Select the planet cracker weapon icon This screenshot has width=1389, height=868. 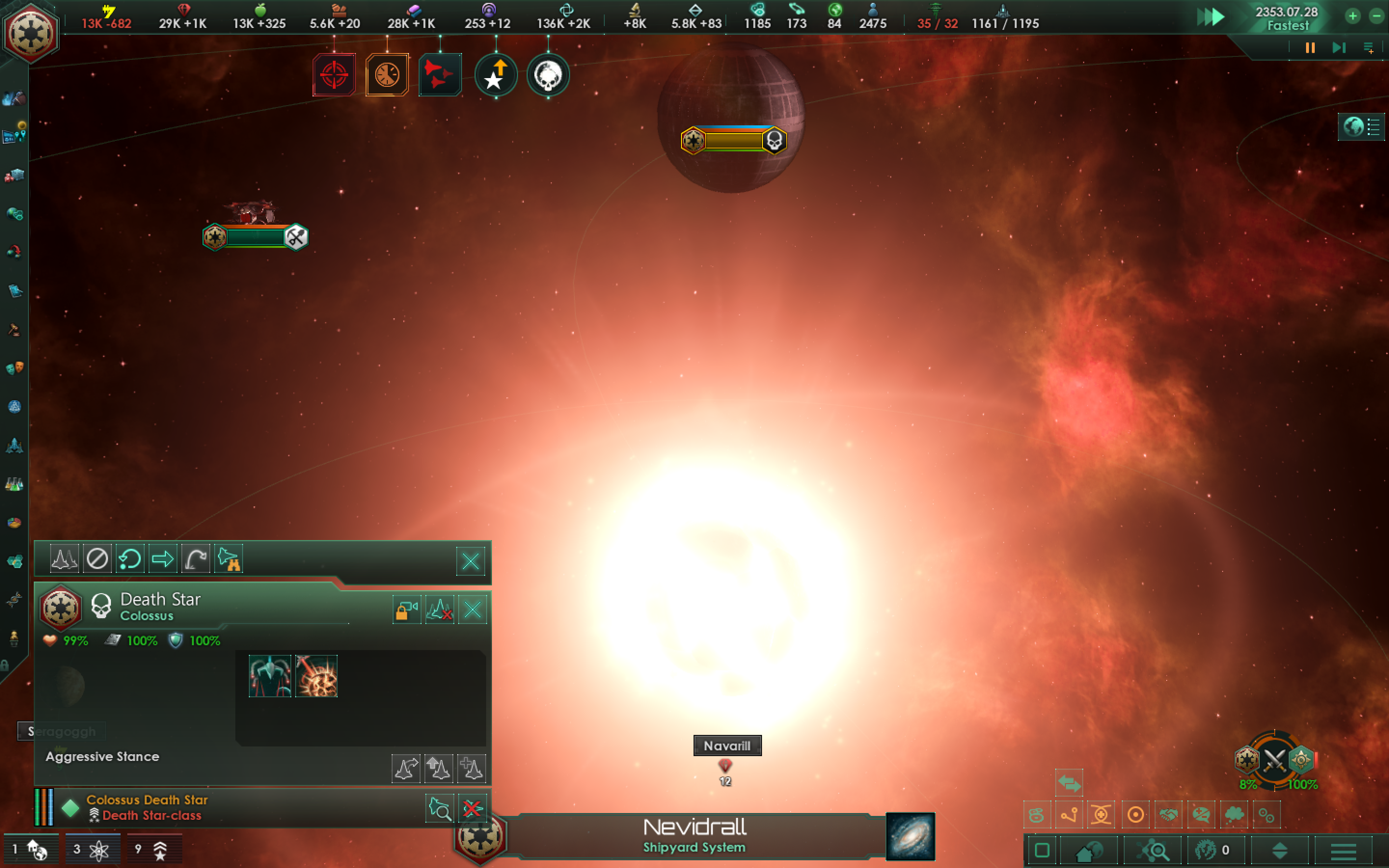pos(316,676)
